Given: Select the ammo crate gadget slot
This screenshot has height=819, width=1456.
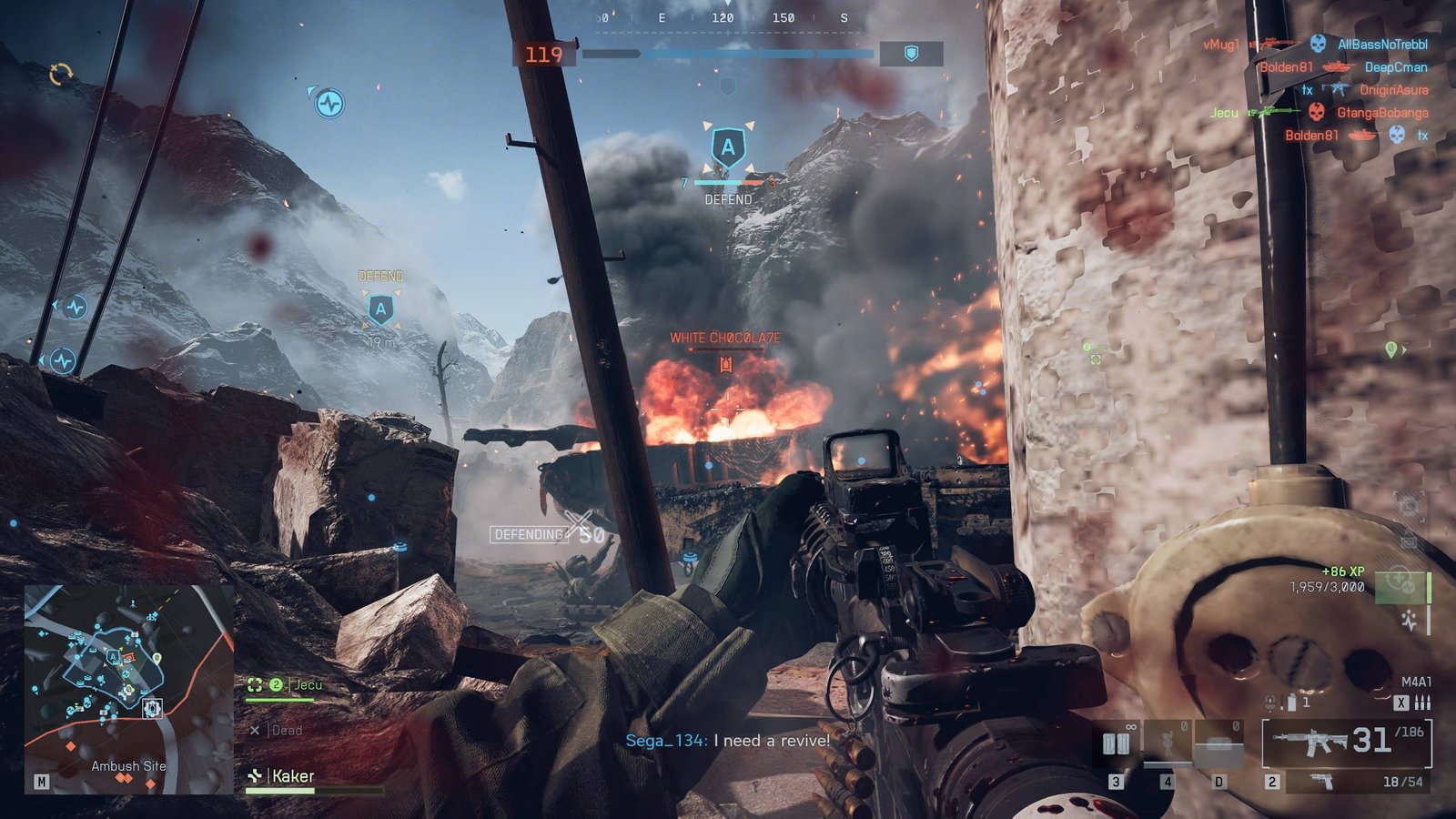Looking at the screenshot, I should click(1218, 743).
